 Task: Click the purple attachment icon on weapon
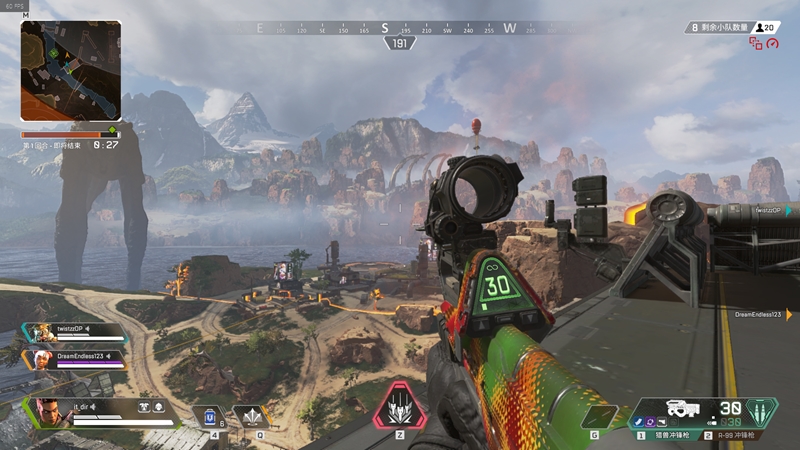click(x=649, y=422)
